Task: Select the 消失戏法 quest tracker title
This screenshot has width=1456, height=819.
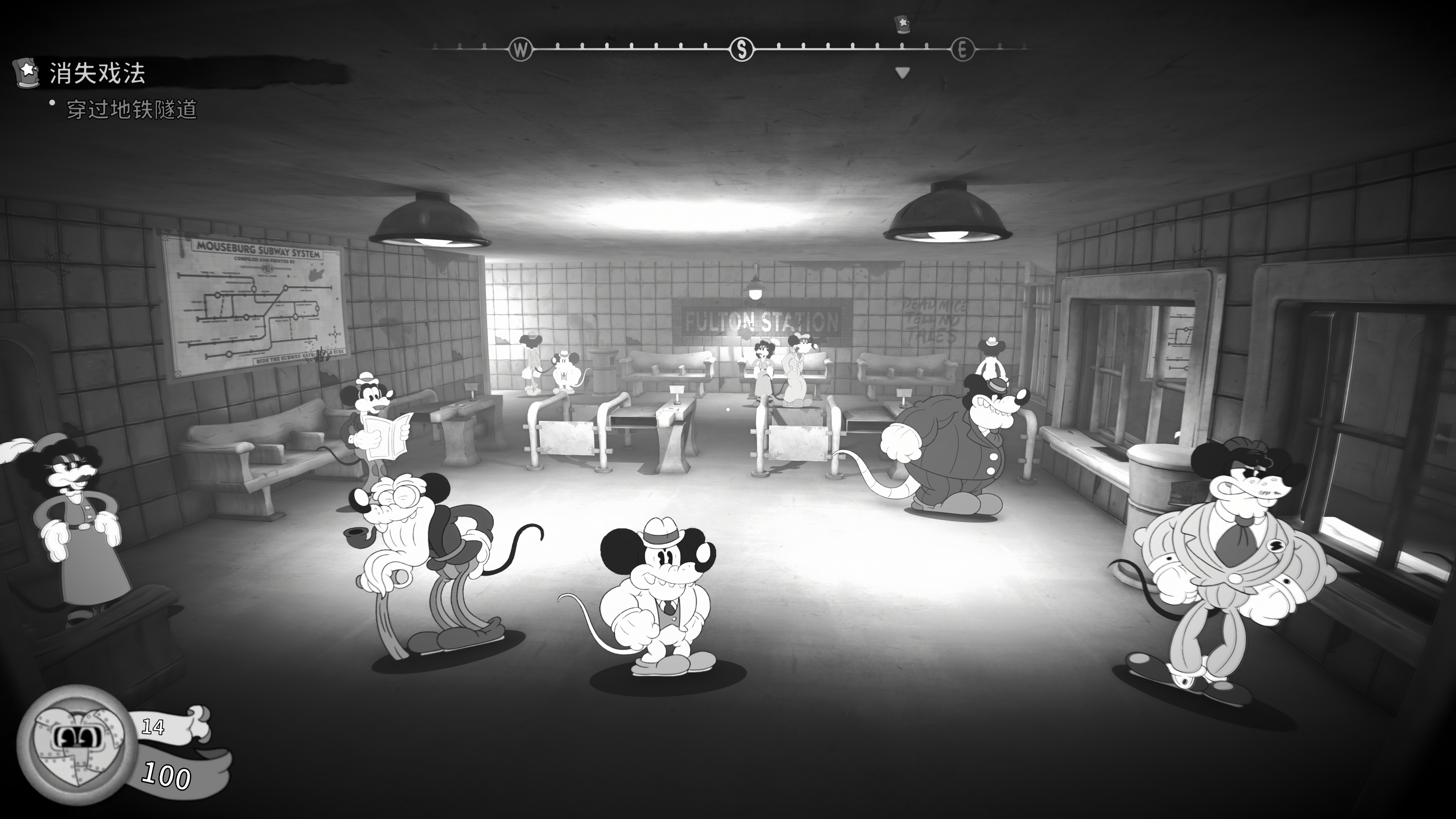Action: (97, 74)
